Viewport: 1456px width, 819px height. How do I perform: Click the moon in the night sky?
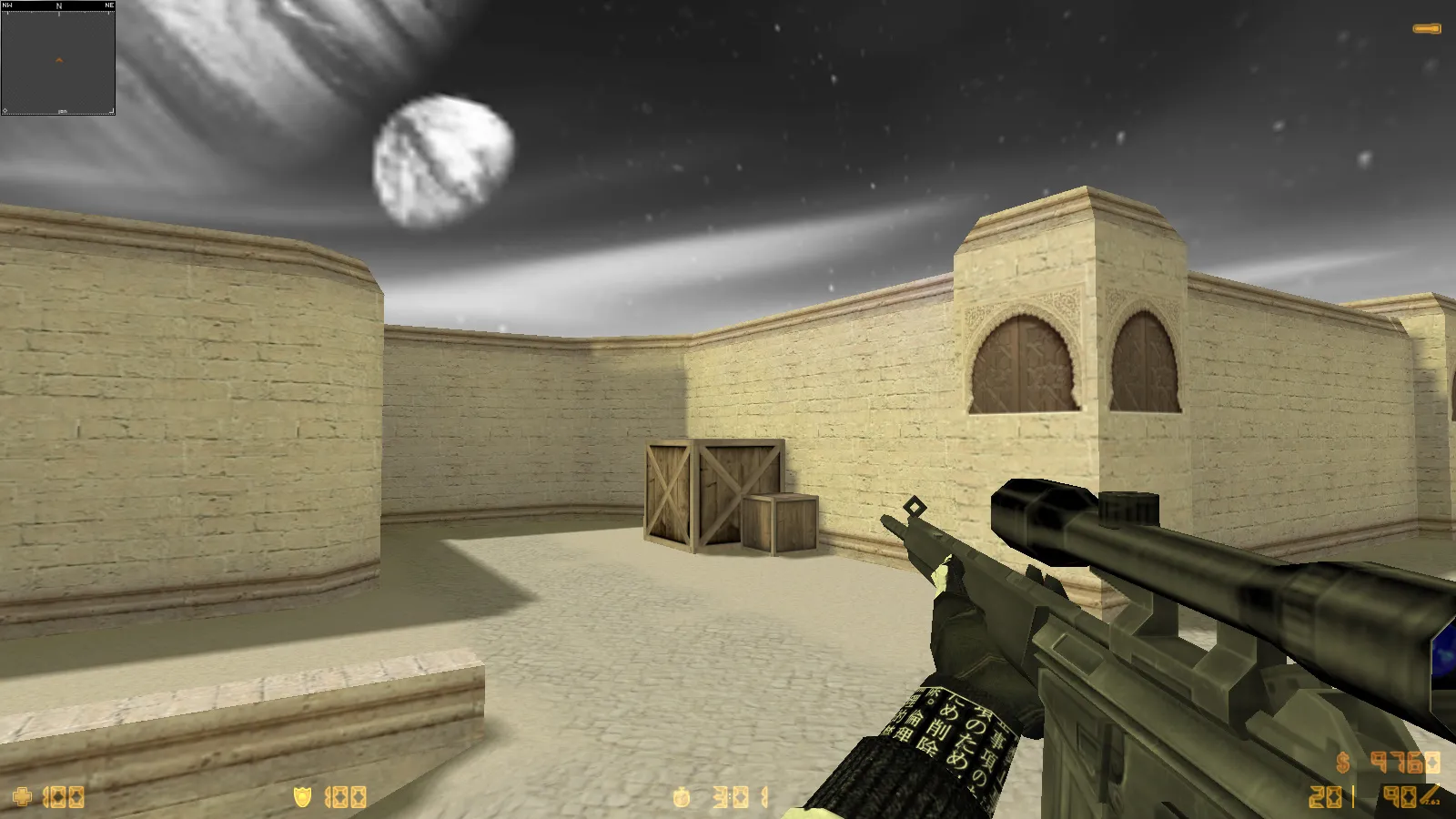(x=440, y=159)
